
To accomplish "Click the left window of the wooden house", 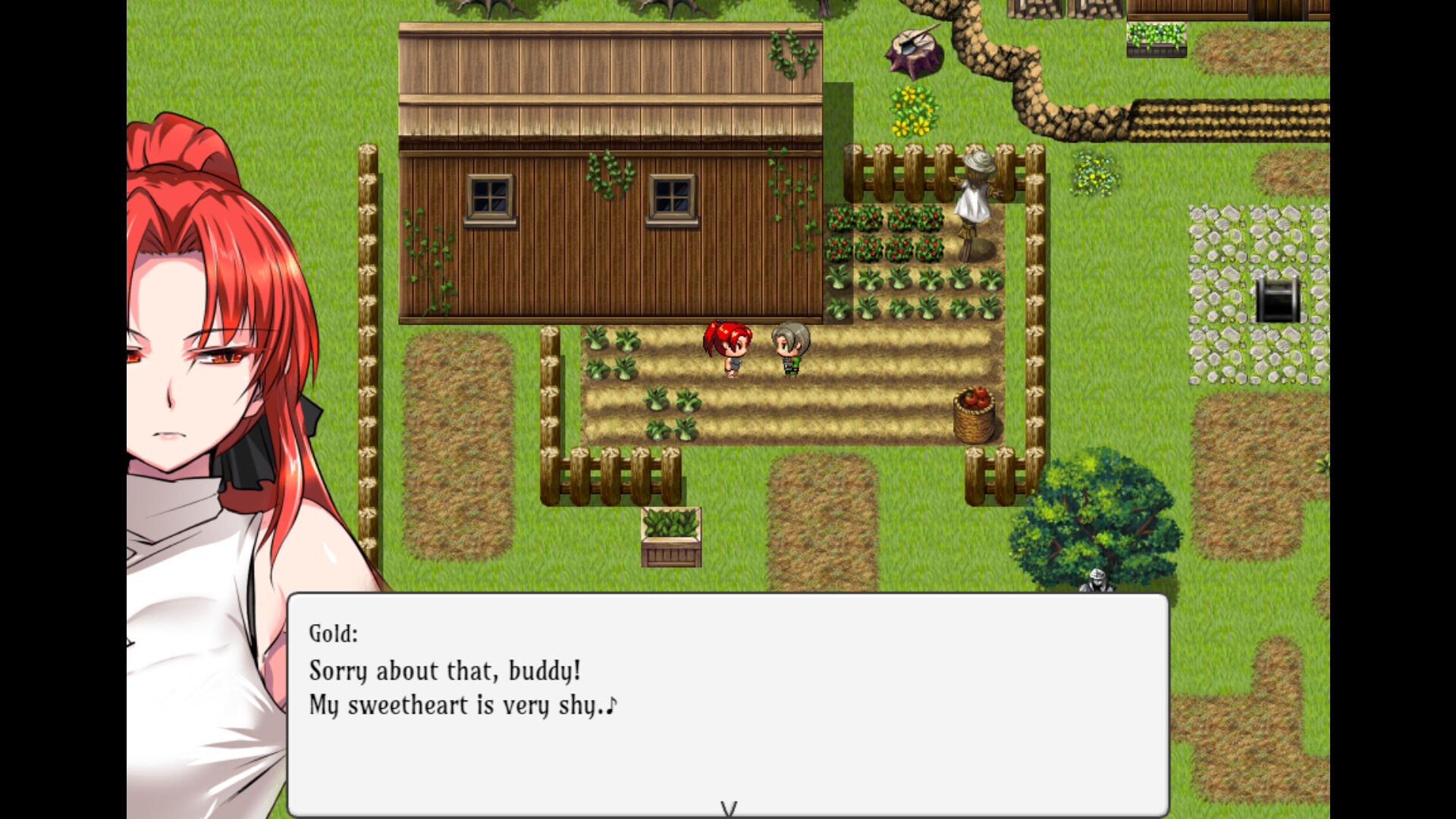I will pos(490,196).
